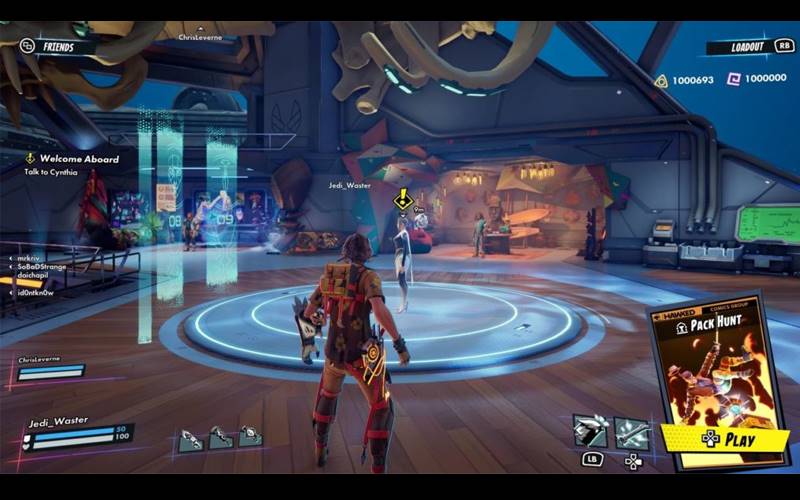Screen dimensions: 800x500
Task: Open the Friends panel
Action: pyautogui.click(x=57, y=46)
